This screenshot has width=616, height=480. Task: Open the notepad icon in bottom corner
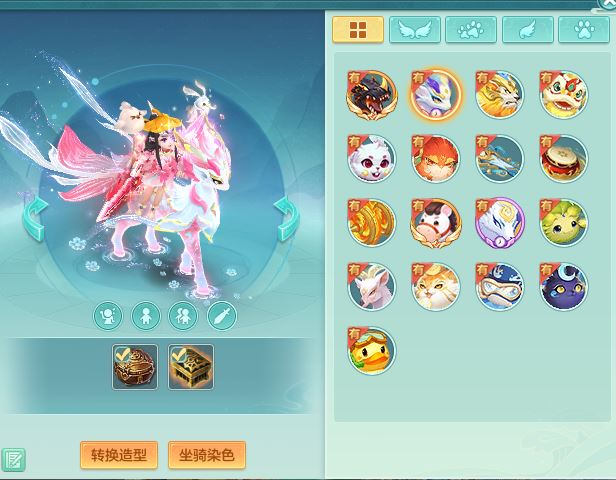13,460
